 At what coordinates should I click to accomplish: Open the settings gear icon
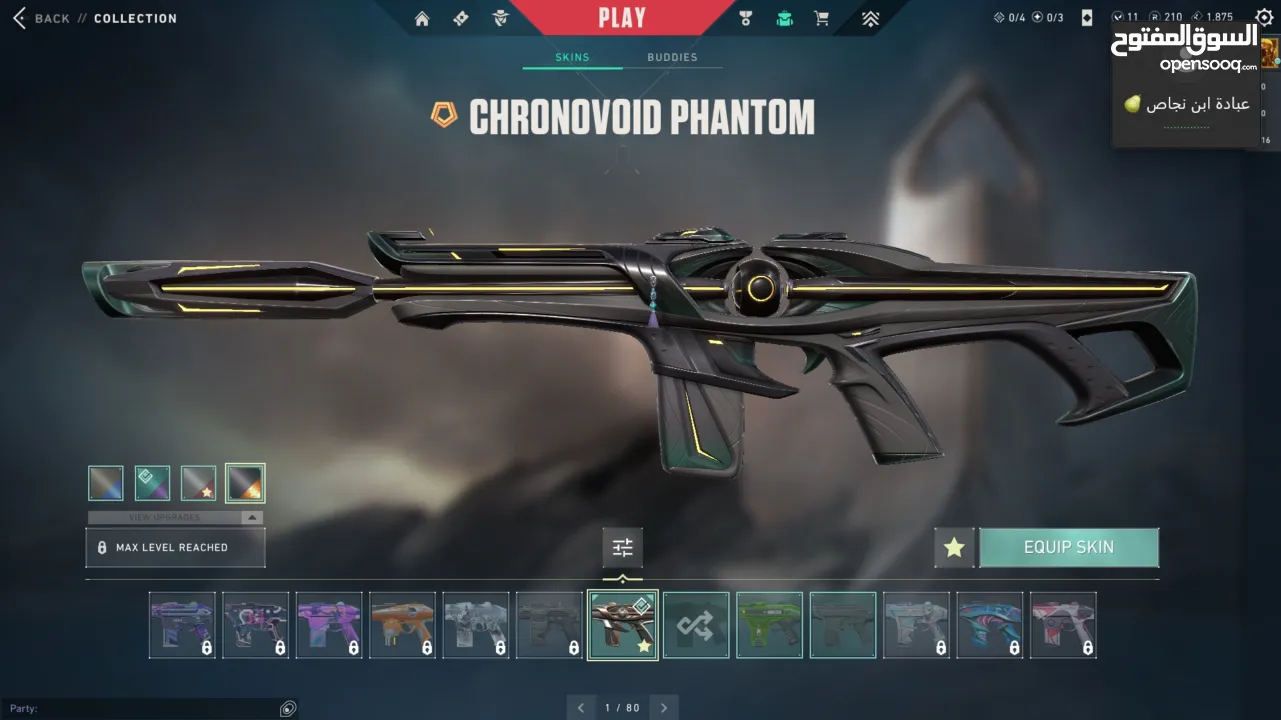1264,18
